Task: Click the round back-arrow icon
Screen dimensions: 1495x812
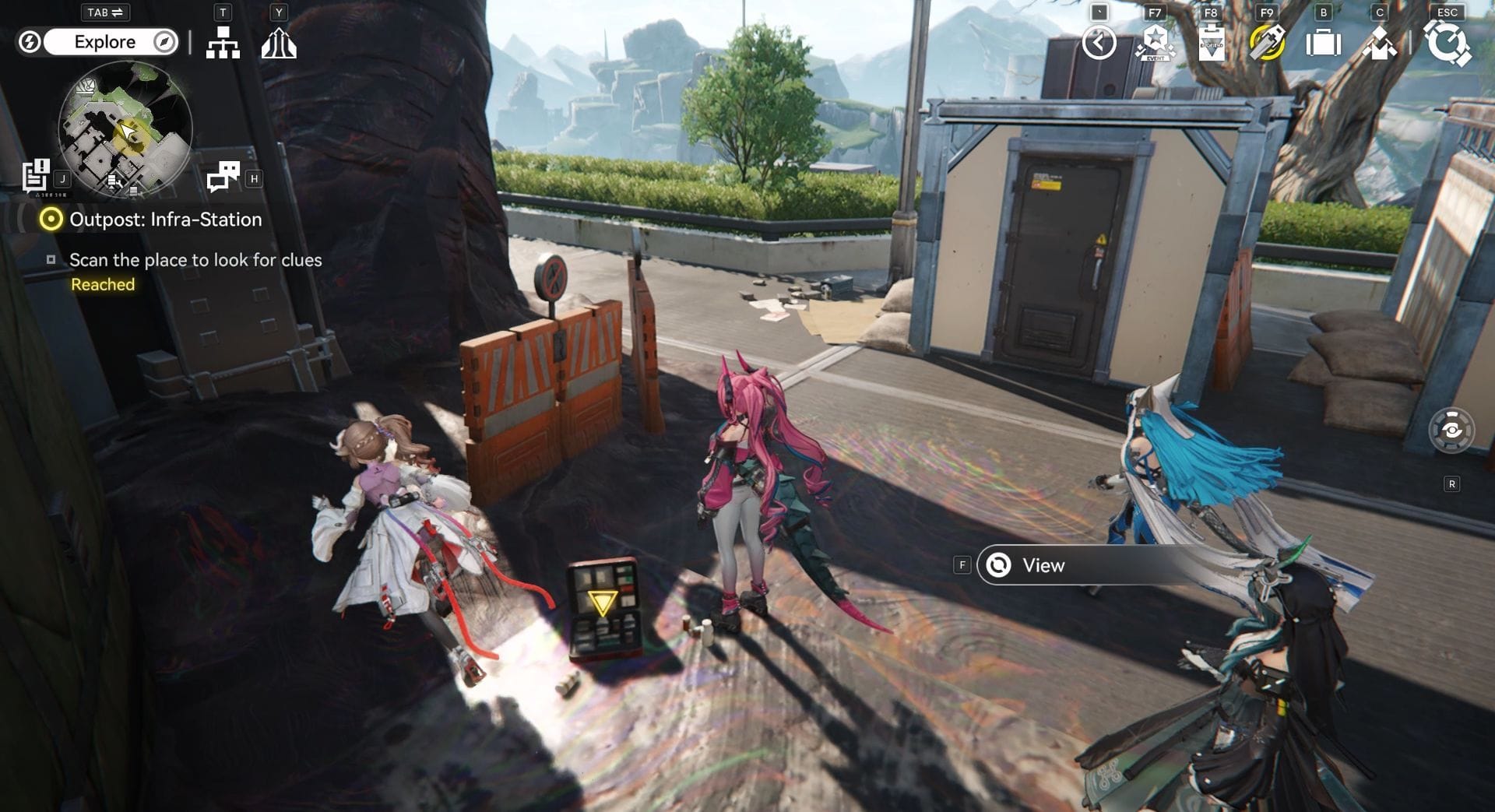Action: (1099, 43)
